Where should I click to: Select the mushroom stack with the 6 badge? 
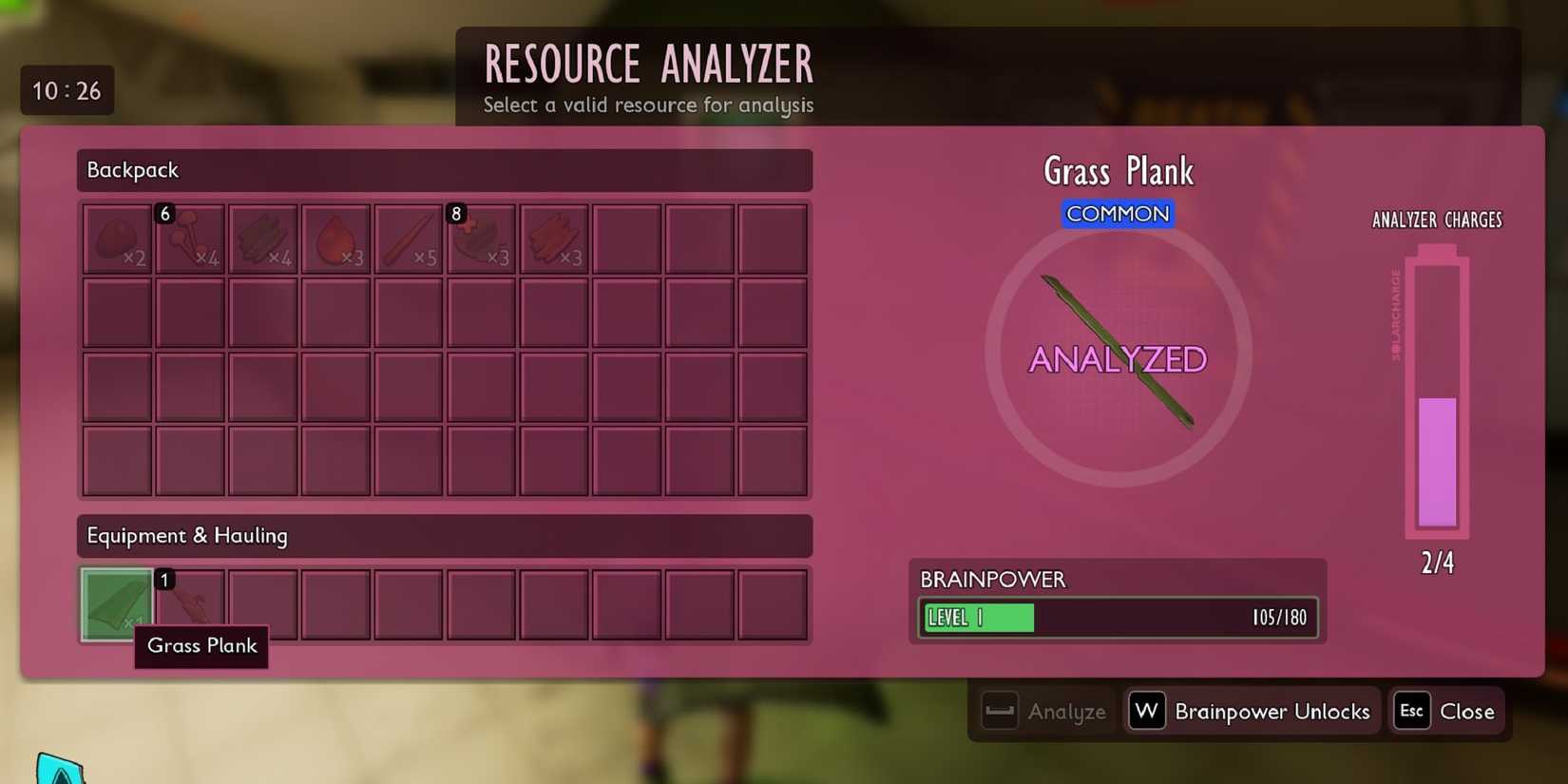tap(190, 238)
